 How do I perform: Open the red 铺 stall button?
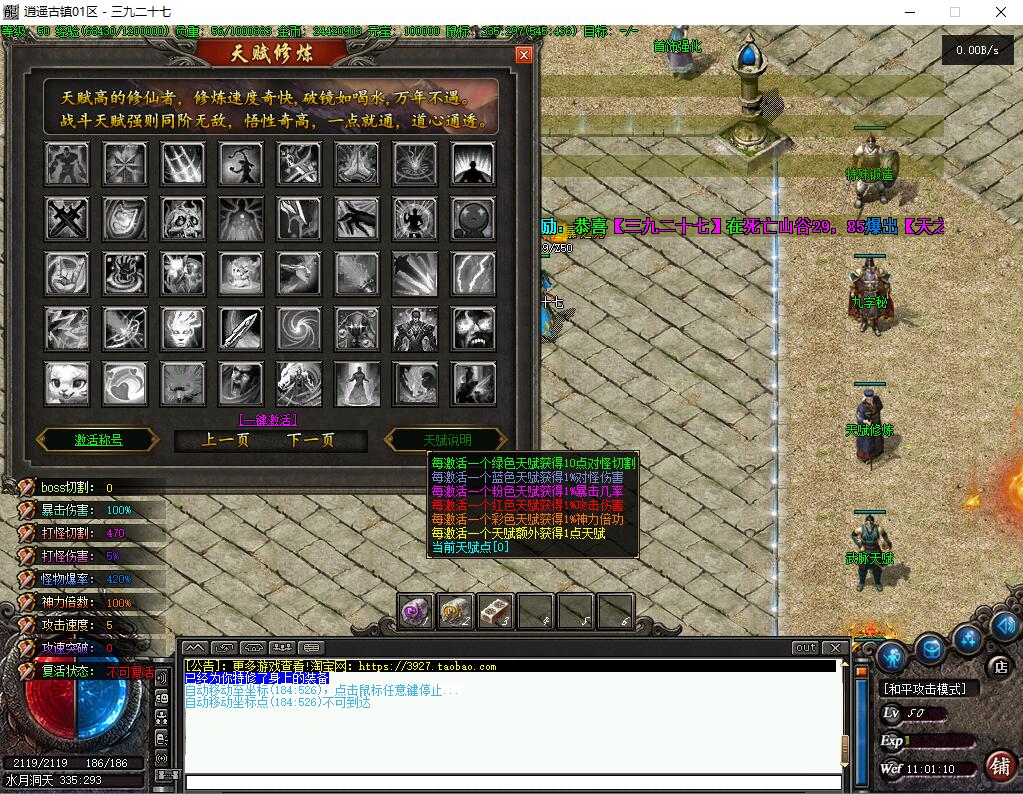(998, 766)
